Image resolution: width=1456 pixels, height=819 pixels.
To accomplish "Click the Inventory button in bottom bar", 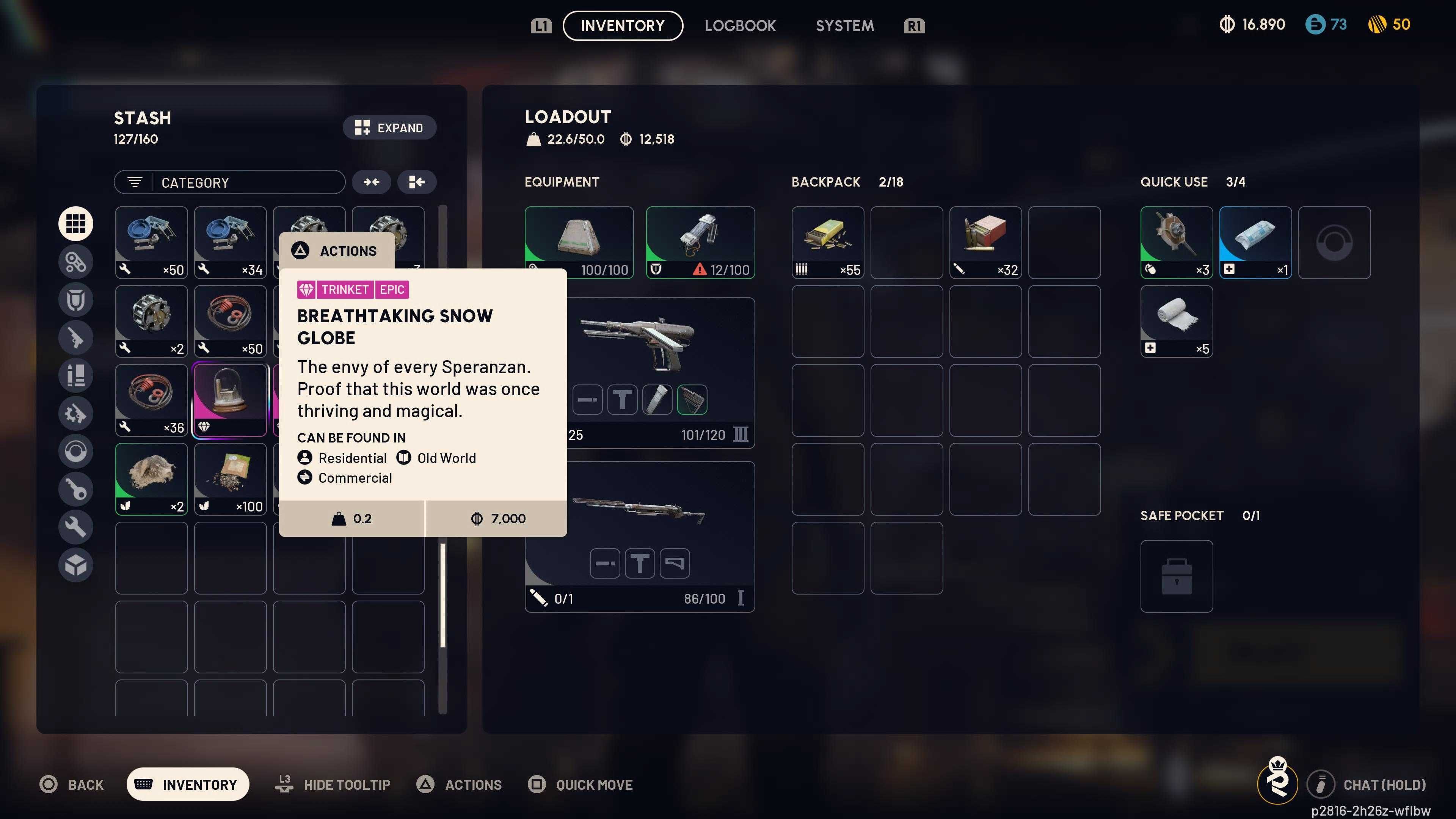I will (188, 784).
